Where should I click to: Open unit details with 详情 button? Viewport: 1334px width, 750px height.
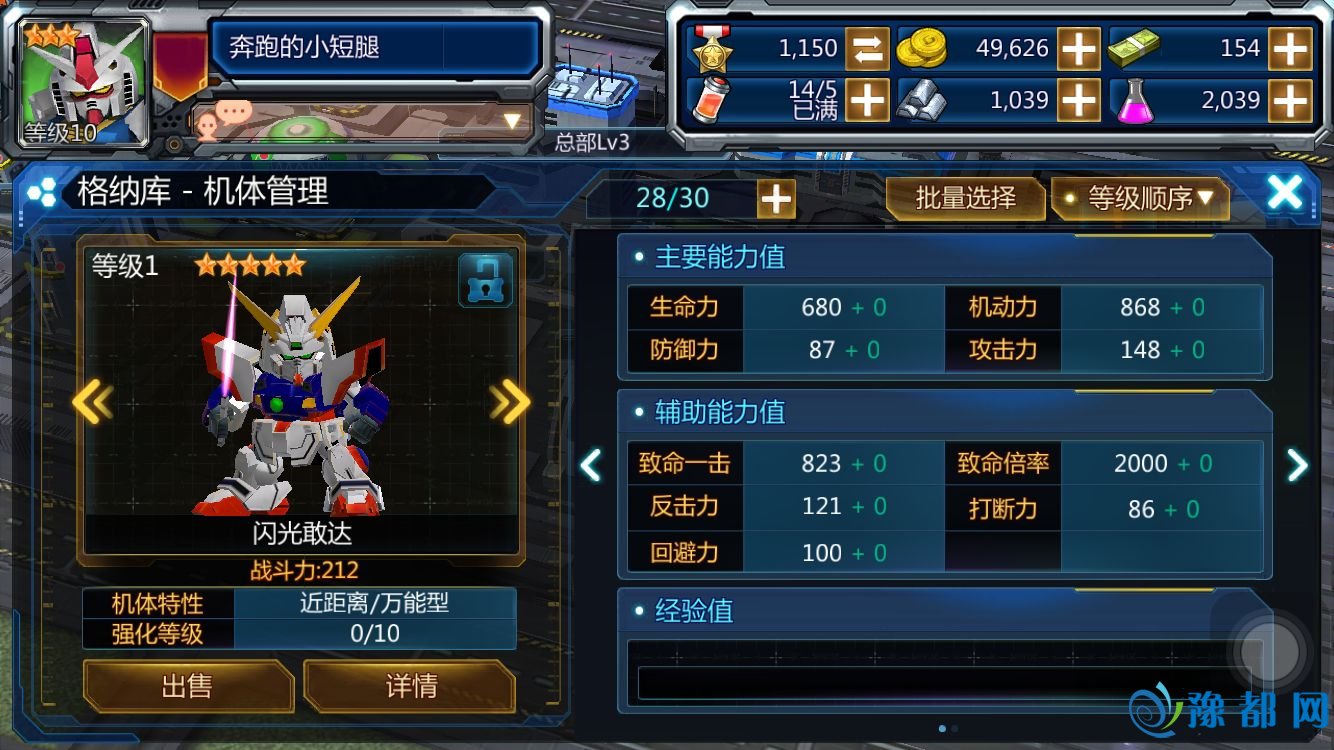[410, 686]
